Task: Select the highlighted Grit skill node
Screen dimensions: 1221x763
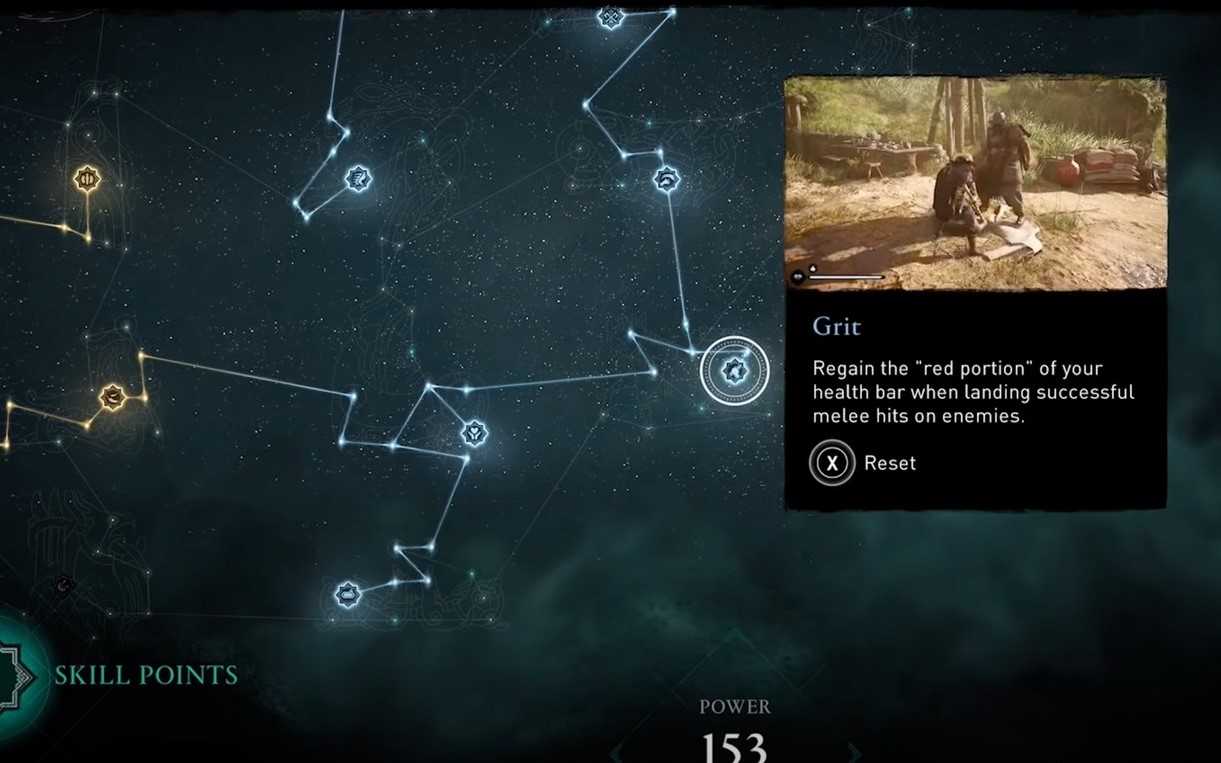Action: click(735, 371)
